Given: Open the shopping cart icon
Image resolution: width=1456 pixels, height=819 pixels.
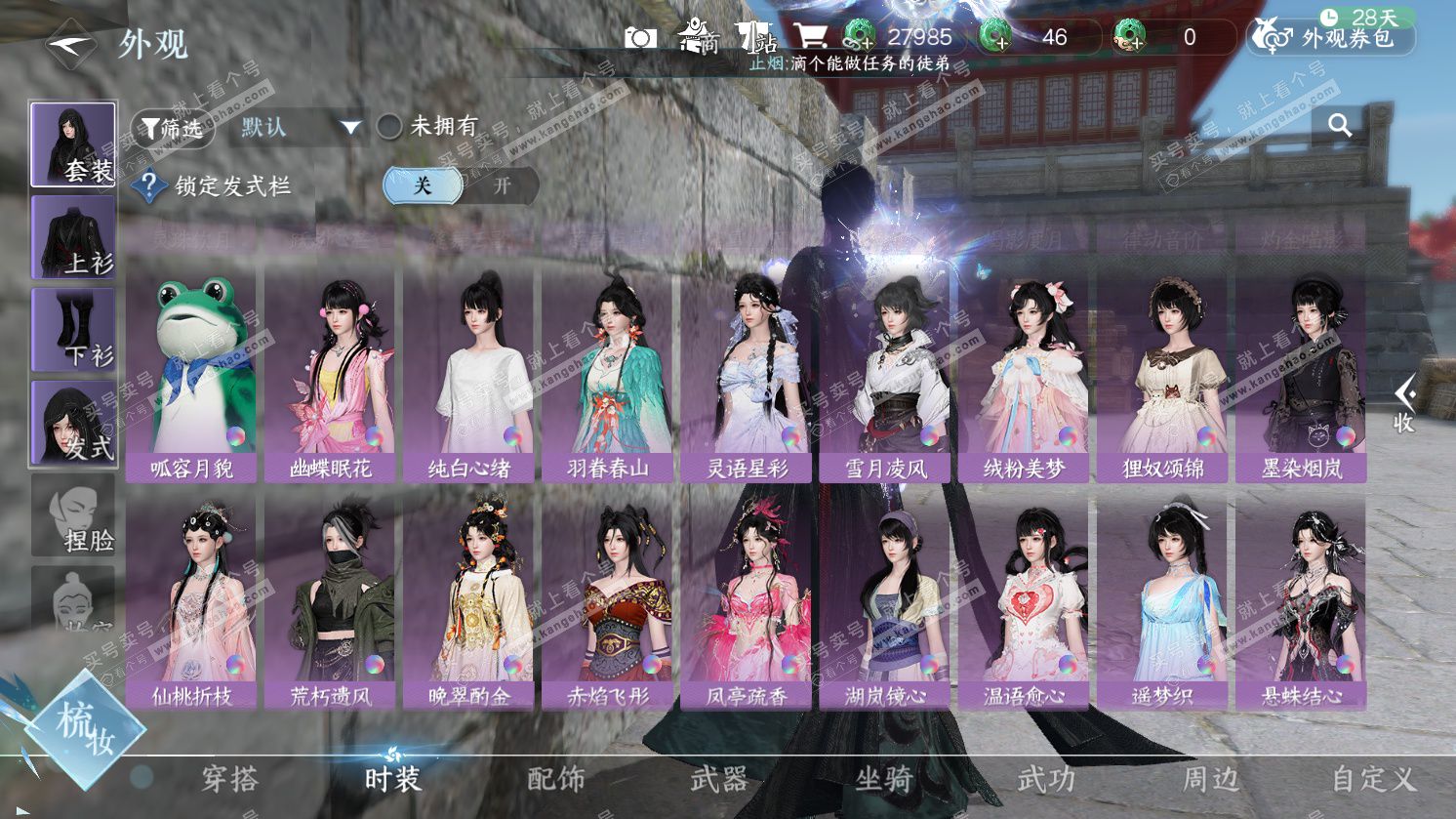Looking at the screenshot, I should [810, 37].
